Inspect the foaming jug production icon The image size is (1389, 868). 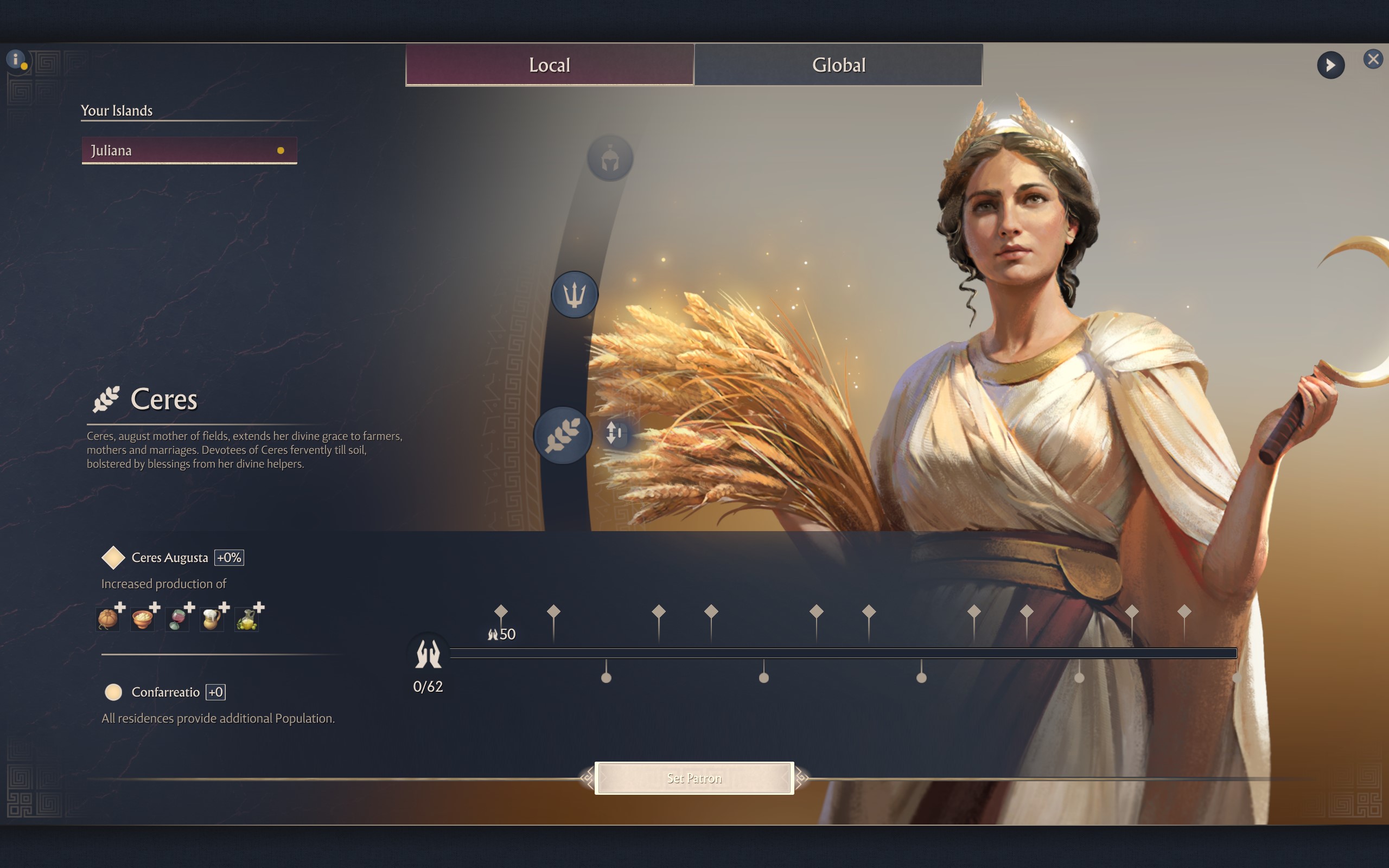(212, 619)
